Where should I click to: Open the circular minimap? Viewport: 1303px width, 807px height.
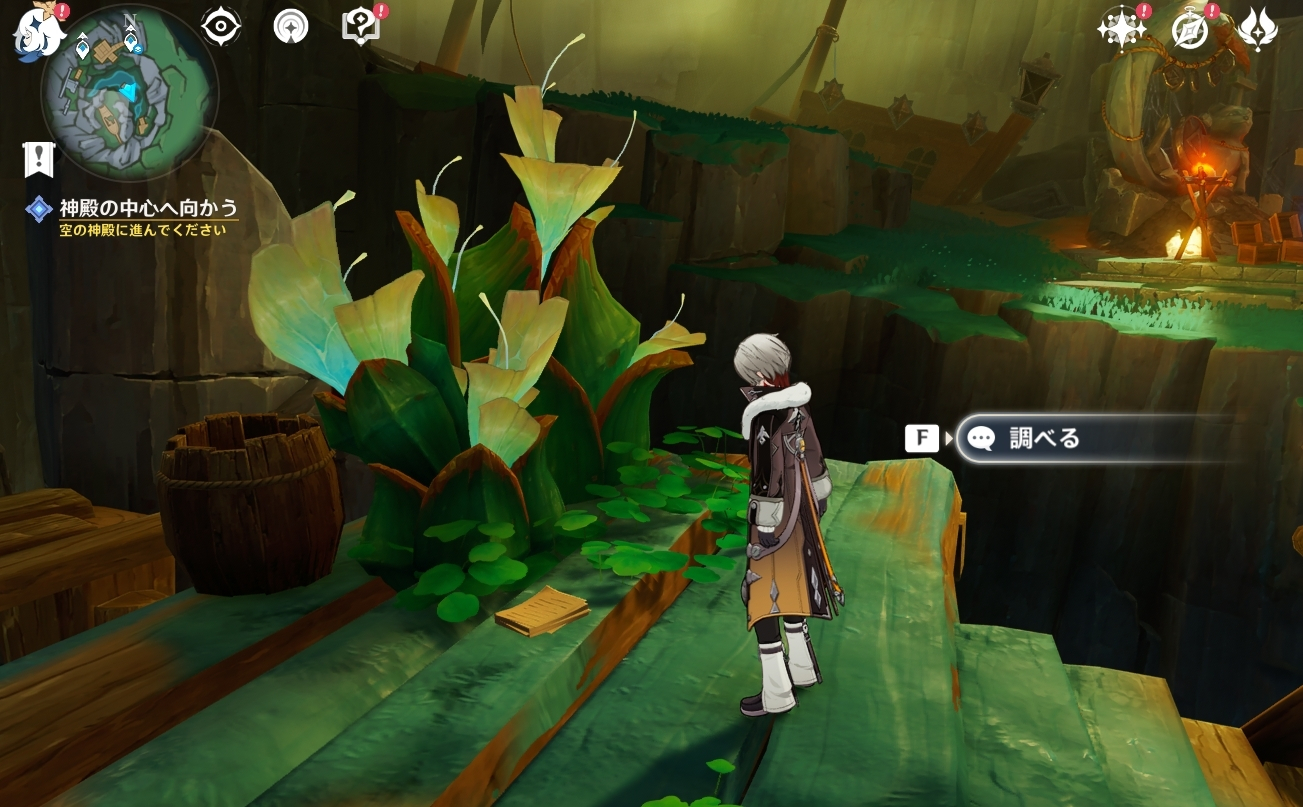coord(129,92)
